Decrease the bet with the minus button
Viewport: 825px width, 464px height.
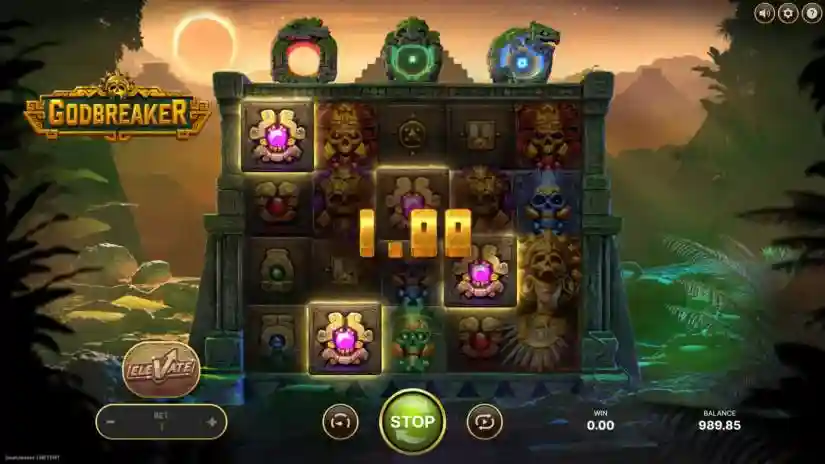111,422
